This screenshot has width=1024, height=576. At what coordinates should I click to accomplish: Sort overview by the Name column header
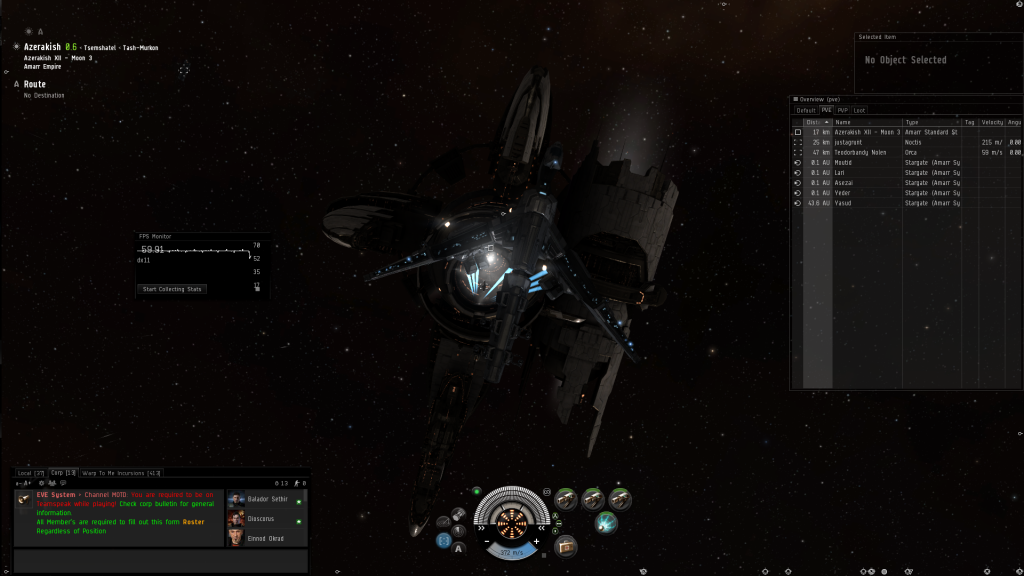pyautogui.click(x=866, y=121)
